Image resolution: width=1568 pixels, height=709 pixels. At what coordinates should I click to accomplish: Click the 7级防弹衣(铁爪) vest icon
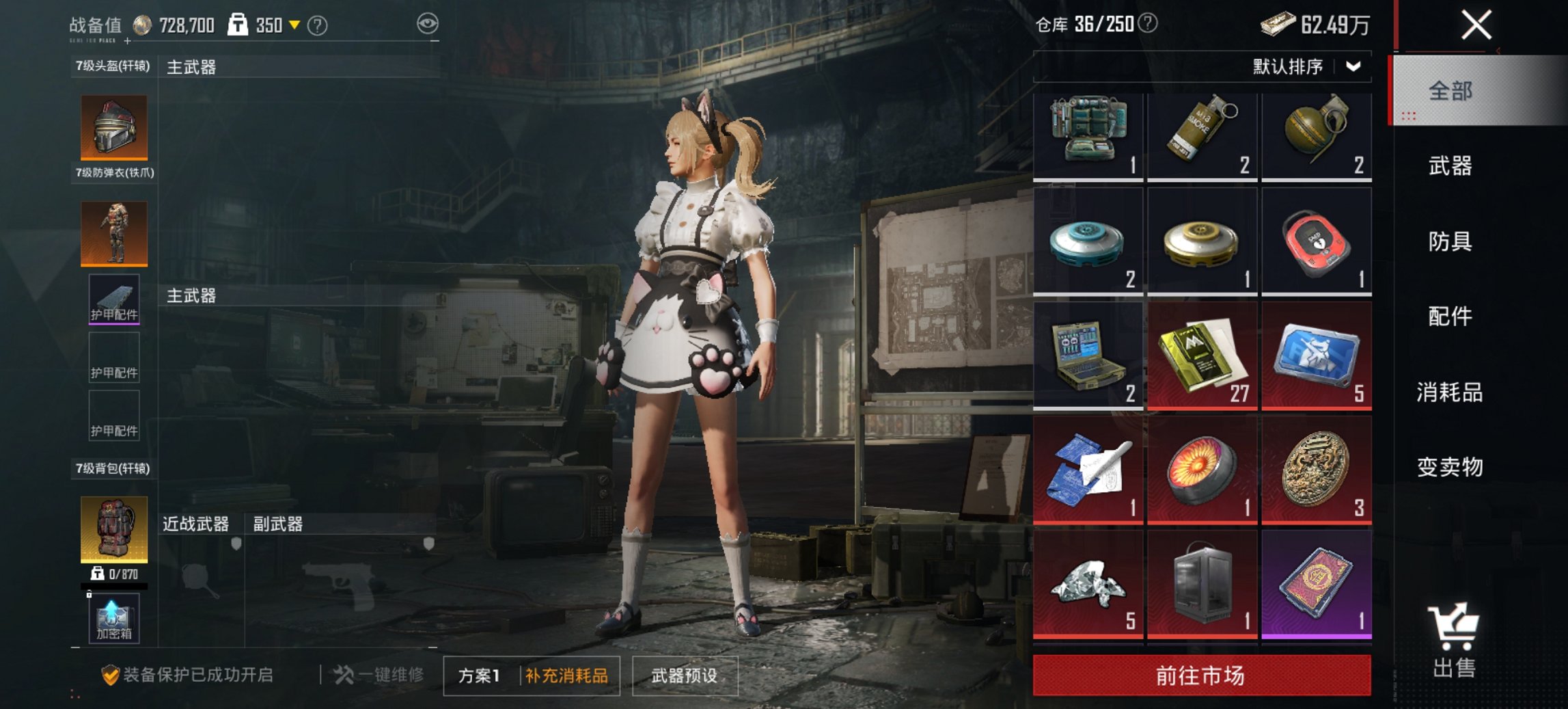113,233
